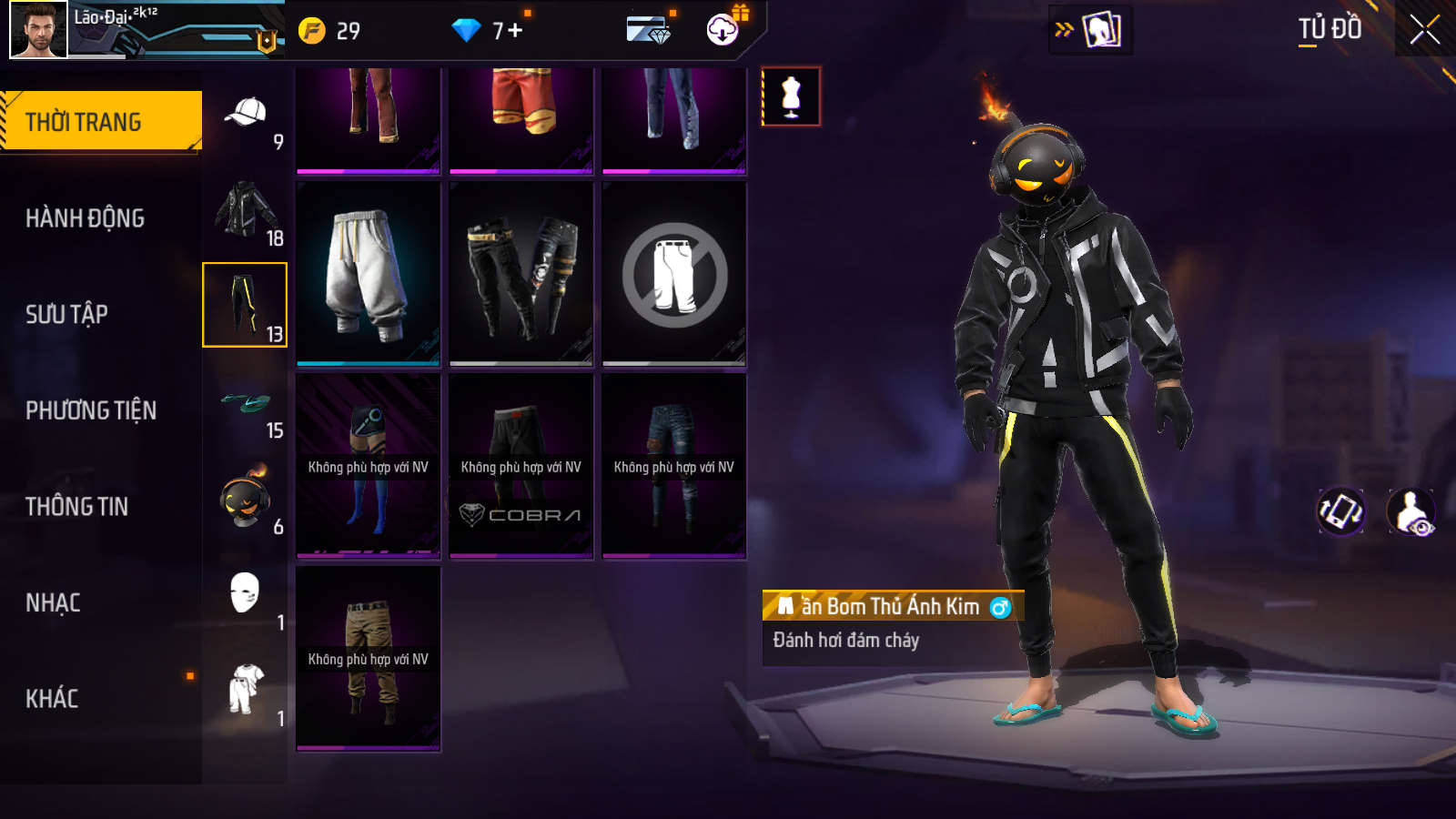Screen dimensions: 1456x819
Task: Choose the KHÁC menu entry
Action: [x=52, y=699]
